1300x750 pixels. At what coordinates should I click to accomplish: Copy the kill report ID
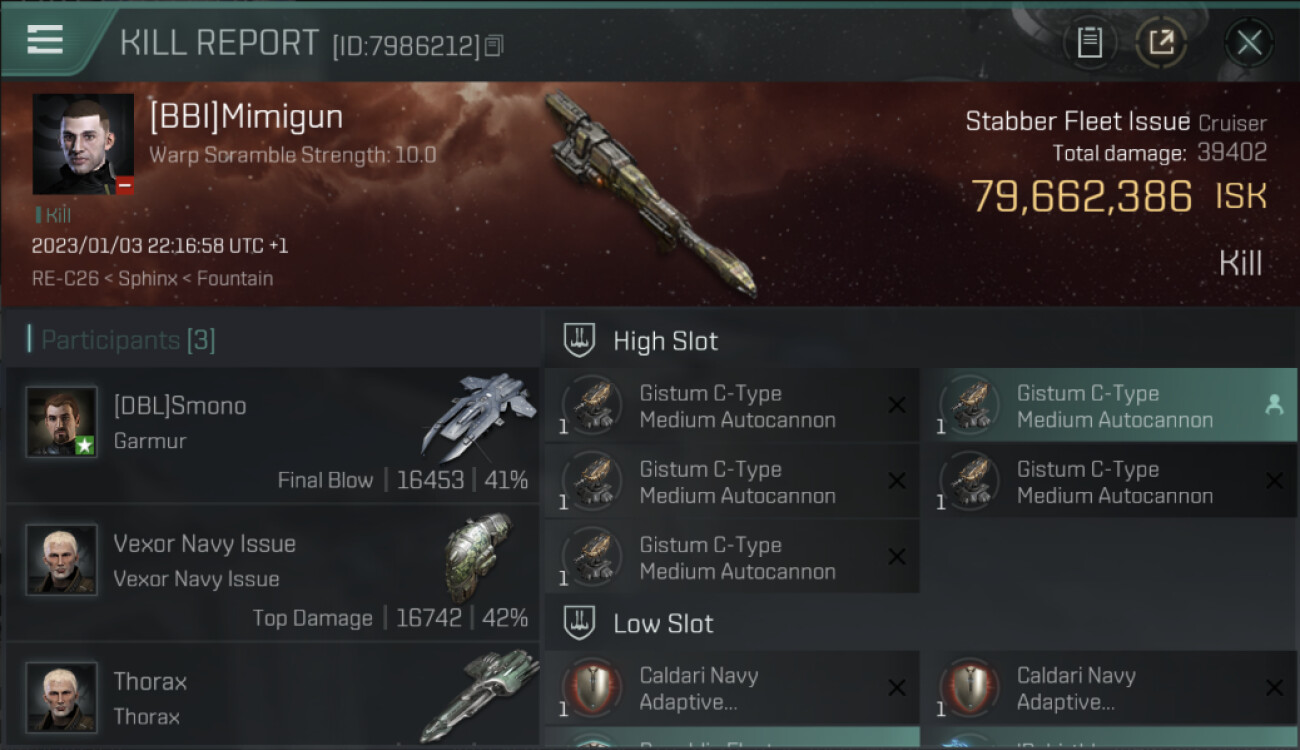[x=495, y=45]
